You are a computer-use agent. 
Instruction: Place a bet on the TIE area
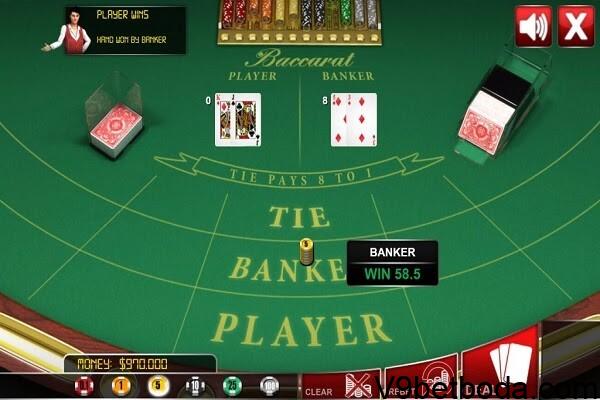[293, 215]
